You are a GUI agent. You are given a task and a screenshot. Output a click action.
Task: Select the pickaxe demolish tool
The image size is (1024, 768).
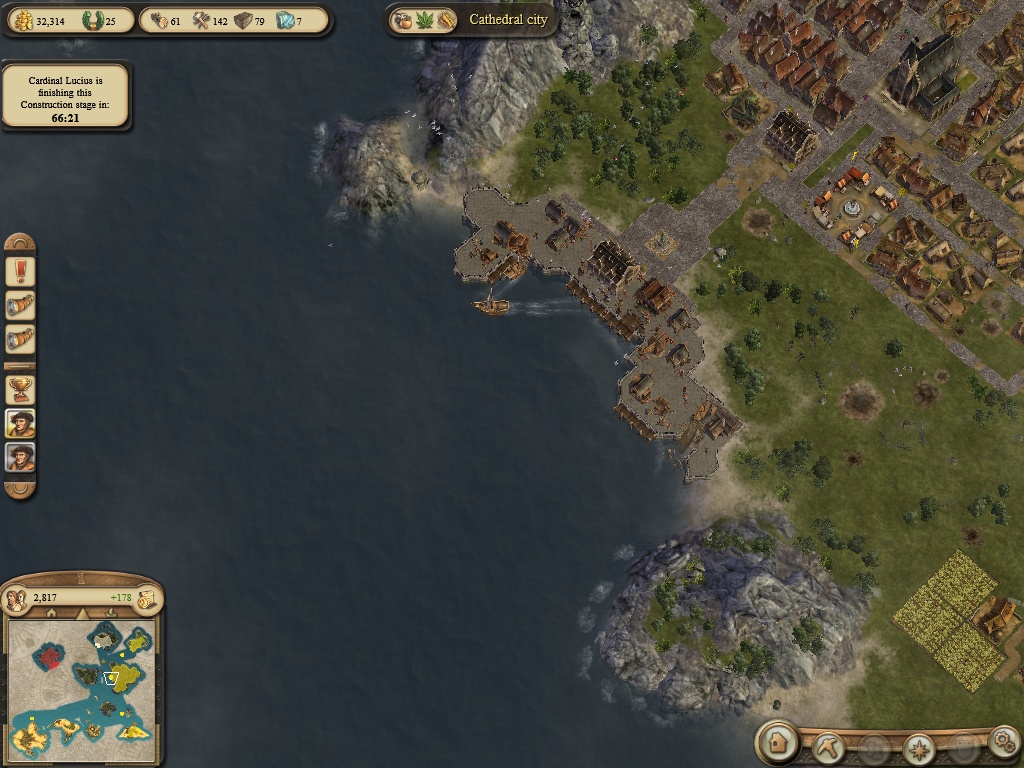829,745
